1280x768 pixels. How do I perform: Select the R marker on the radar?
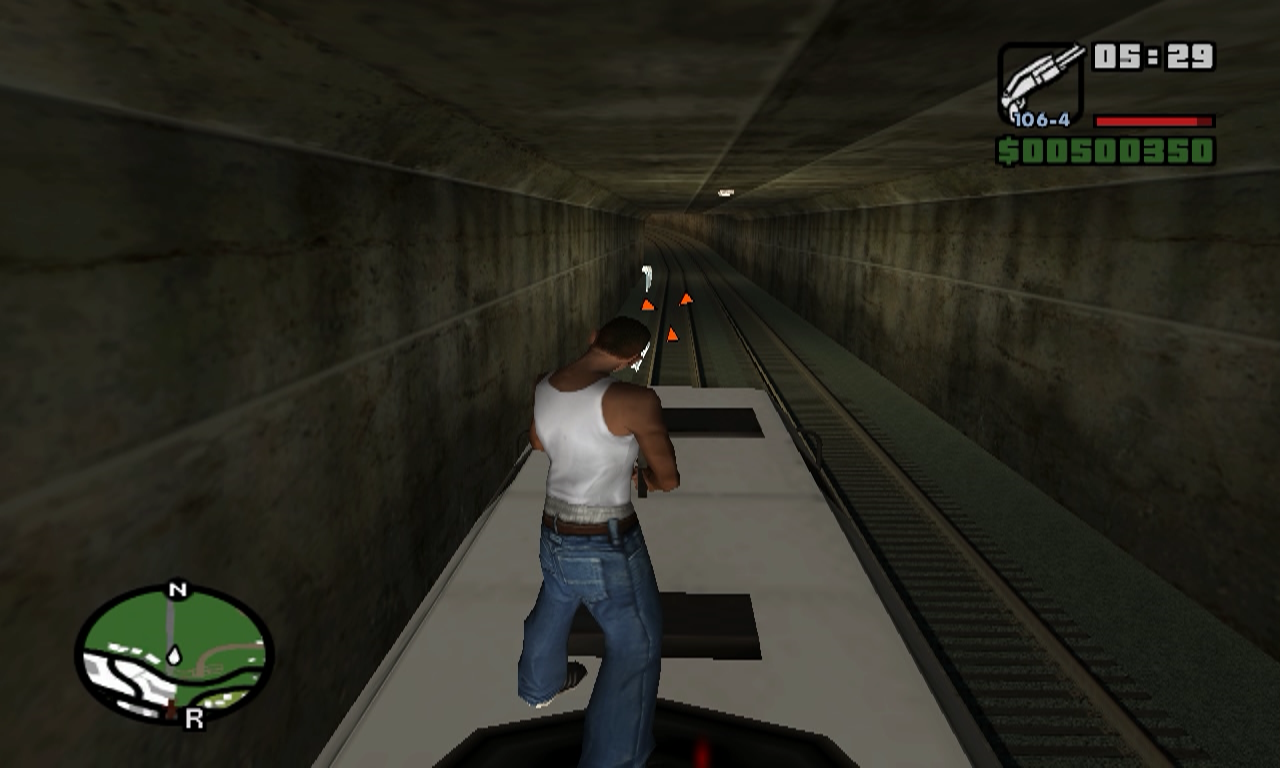pos(194,719)
